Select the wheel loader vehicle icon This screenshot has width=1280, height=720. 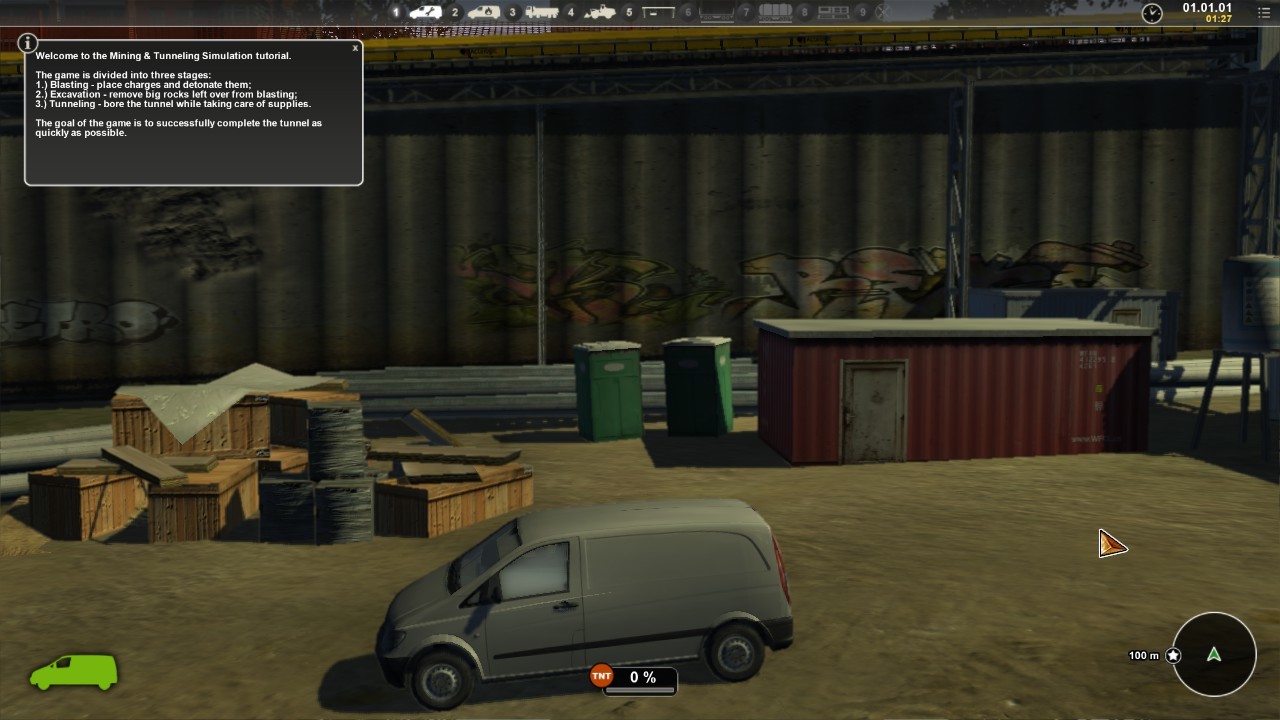tap(600, 12)
